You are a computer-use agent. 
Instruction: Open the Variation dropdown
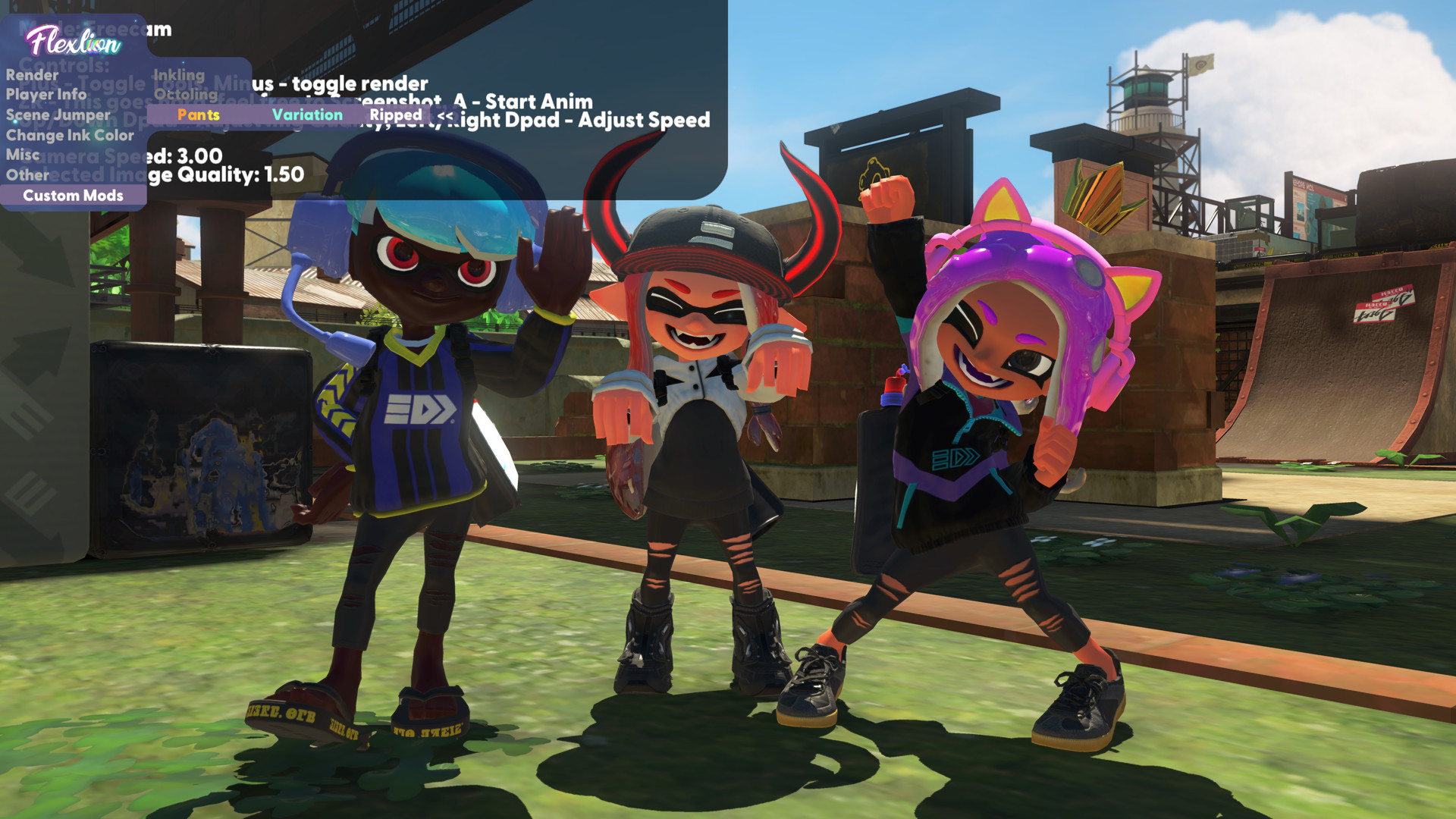click(x=308, y=115)
